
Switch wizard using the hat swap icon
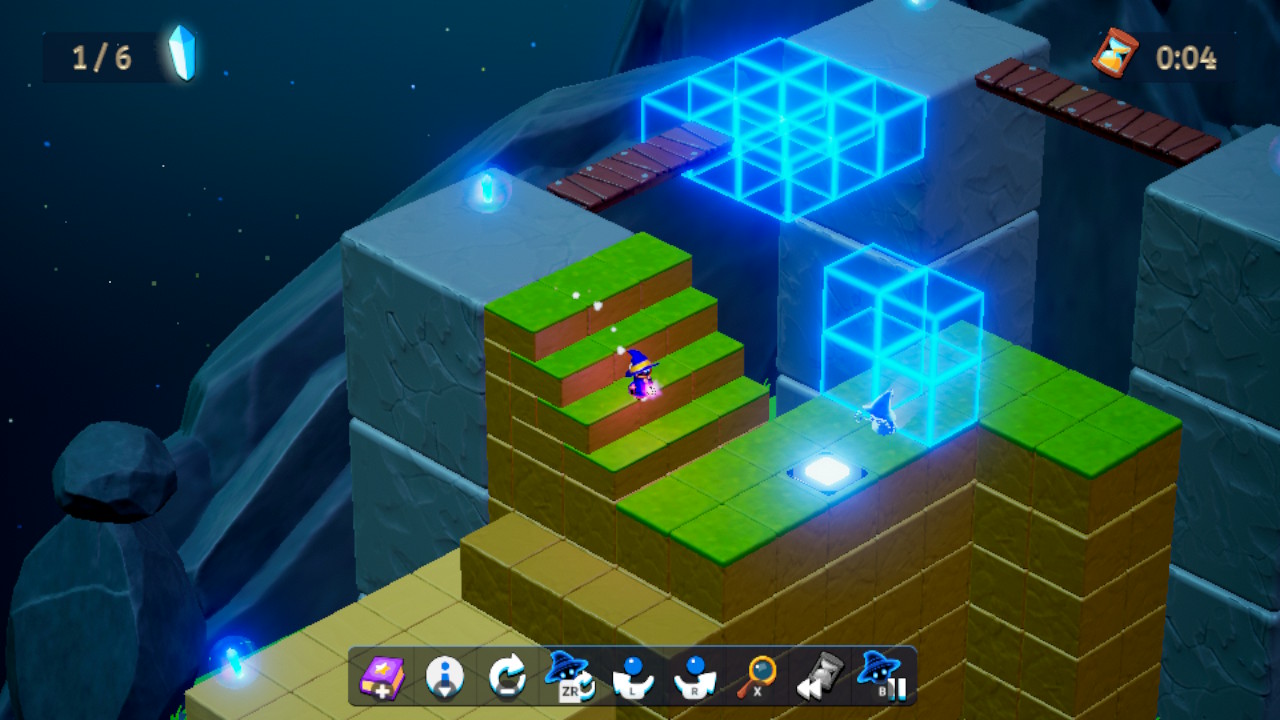click(570, 677)
